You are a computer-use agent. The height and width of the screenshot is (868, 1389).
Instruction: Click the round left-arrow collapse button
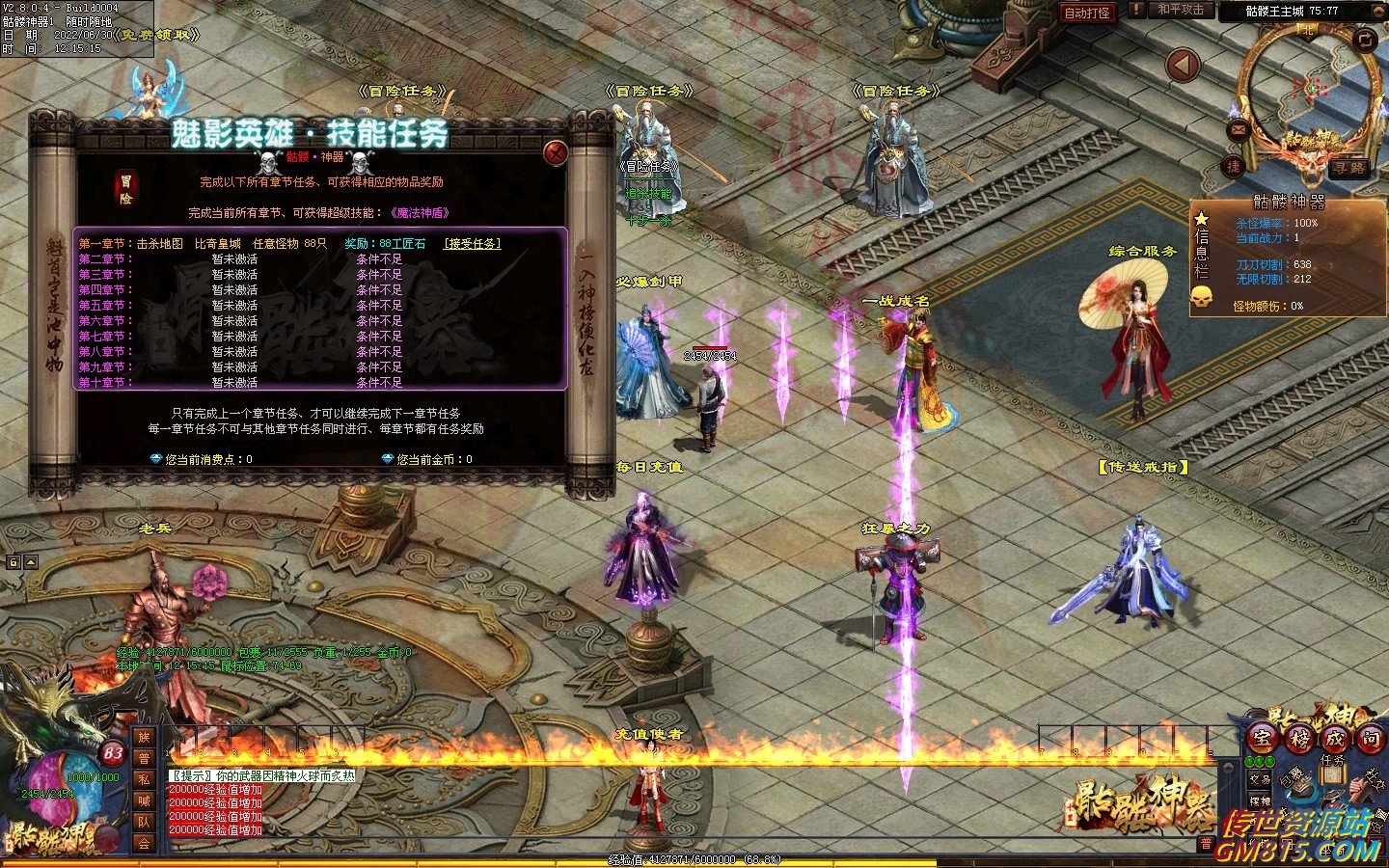1183,66
